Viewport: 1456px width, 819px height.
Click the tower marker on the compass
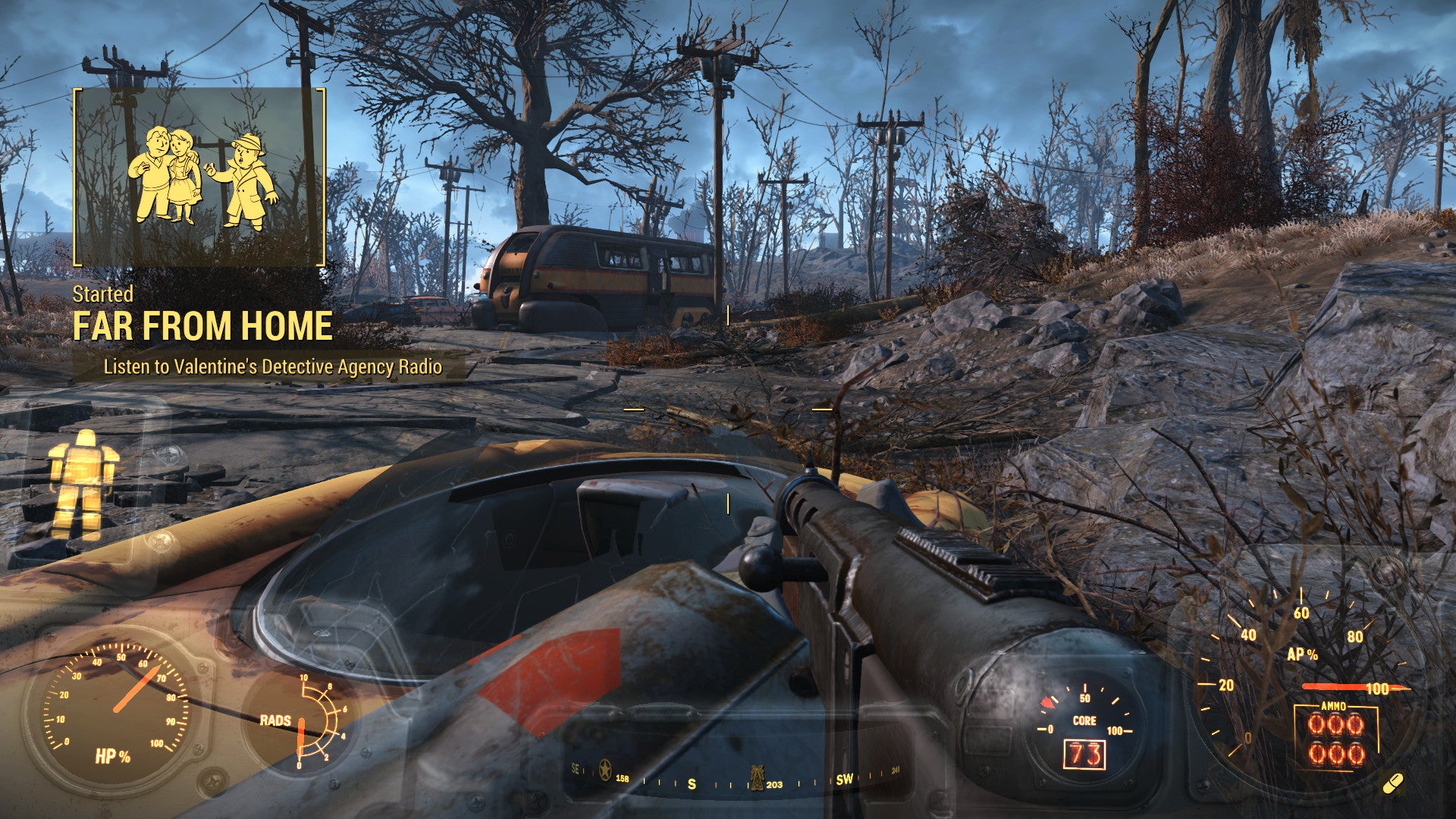[756, 777]
